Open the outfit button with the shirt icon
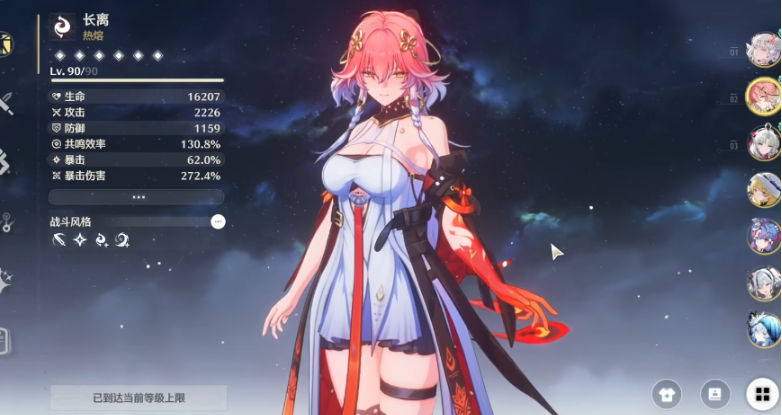This screenshot has width=782, height=415. (x=666, y=393)
